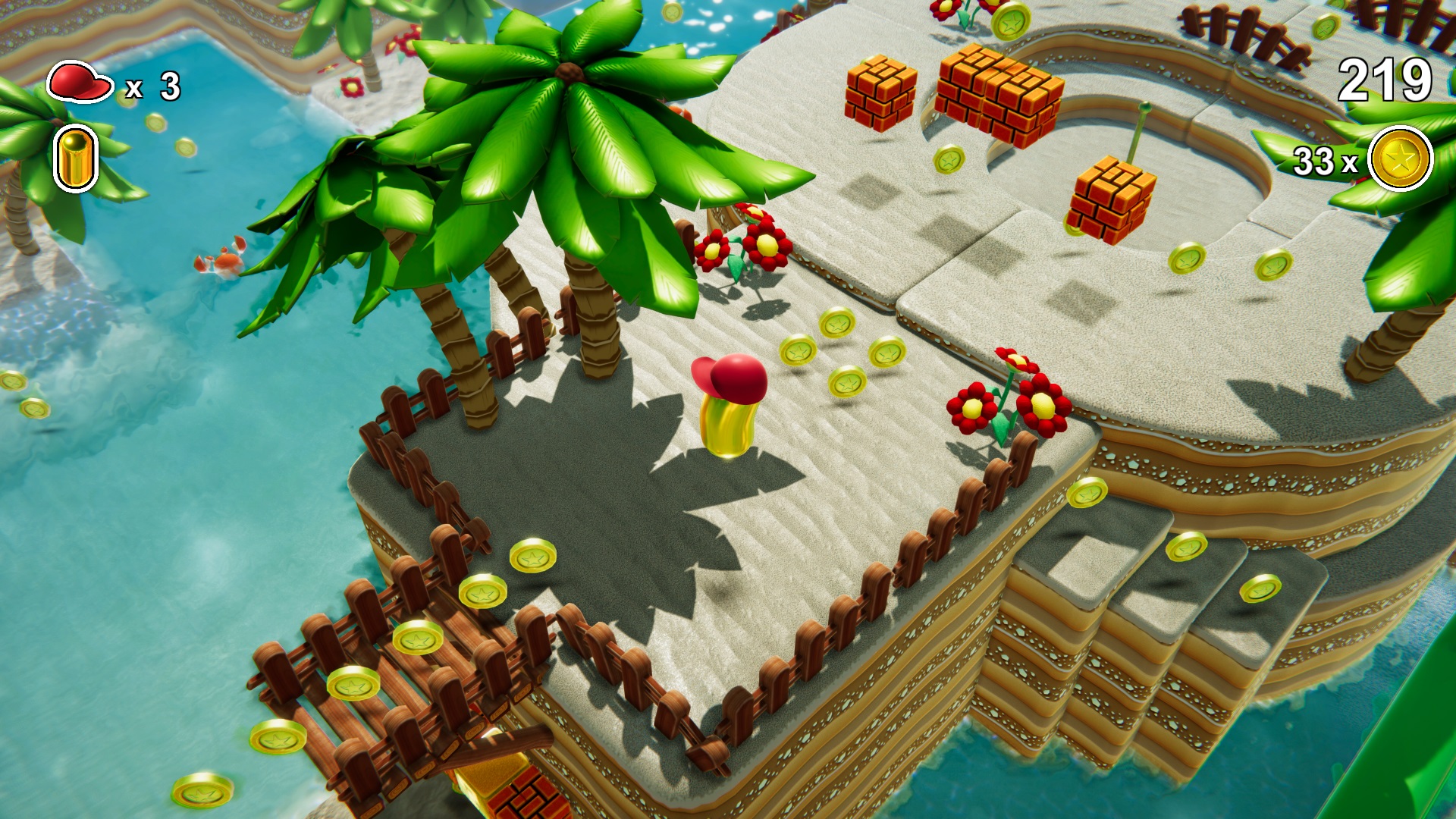Screen dimensions: 1456x819
Task: Click the coin counter showing 33
Action: pyautogui.click(x=1323, y=162)
